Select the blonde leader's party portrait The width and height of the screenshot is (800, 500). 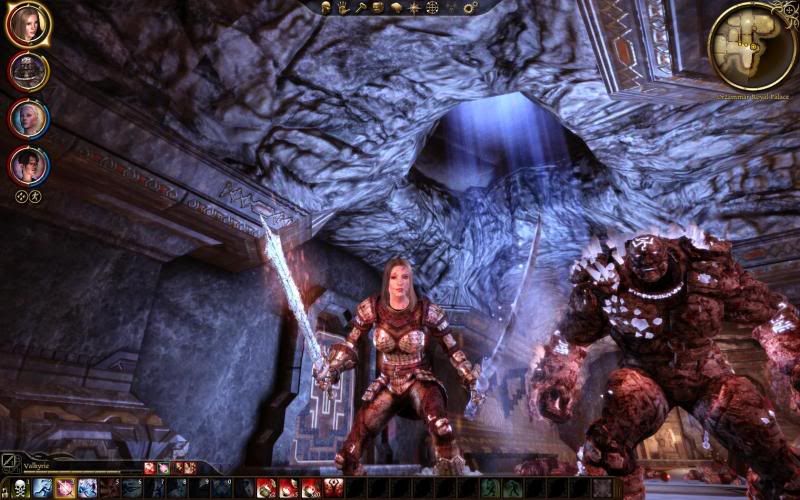point(26,24)
